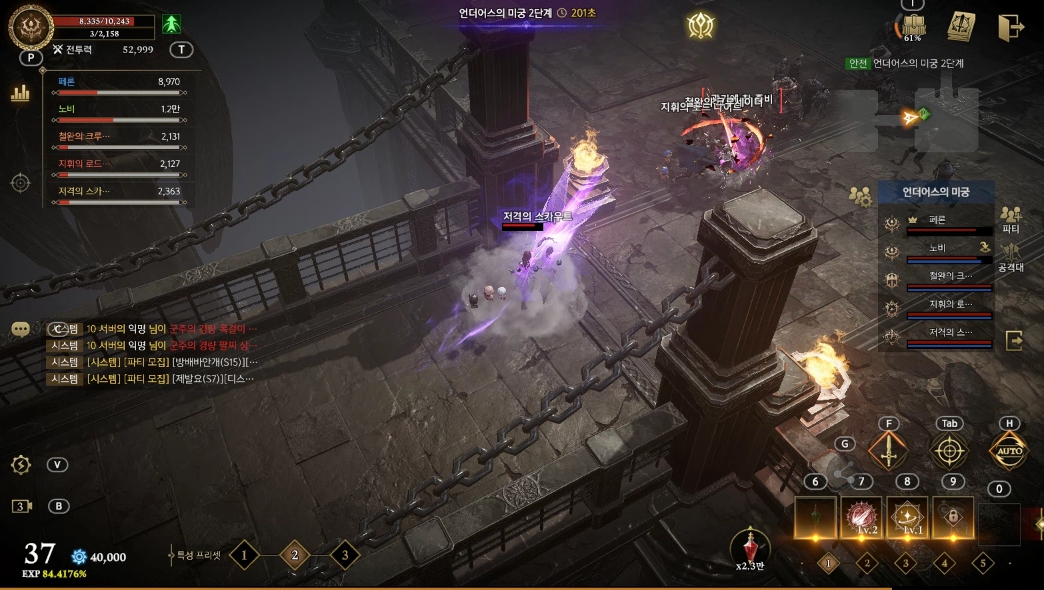
Task: Use the red health potion
Action: (749, 546)
